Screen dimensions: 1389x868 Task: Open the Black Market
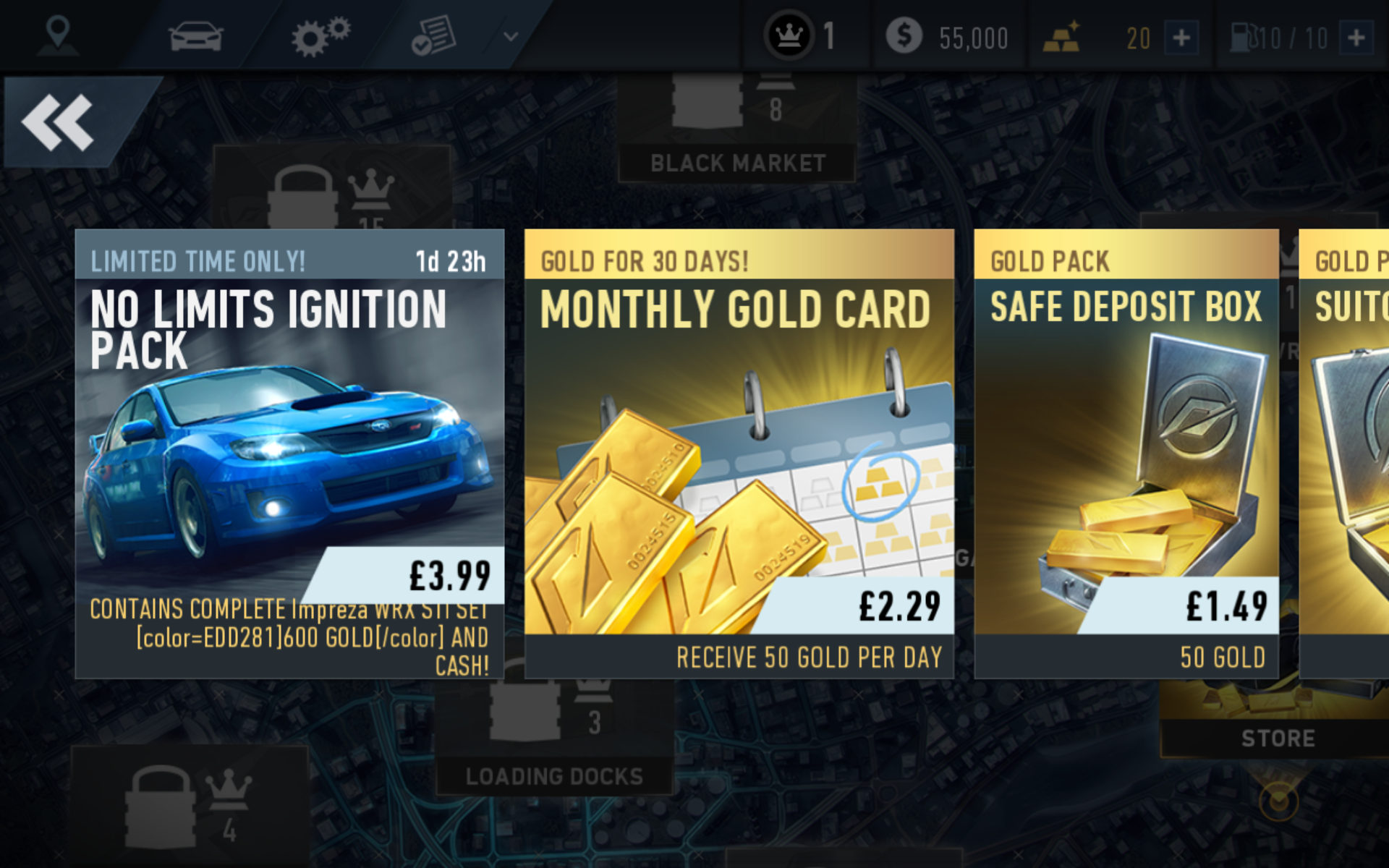(x=736, y=163)
